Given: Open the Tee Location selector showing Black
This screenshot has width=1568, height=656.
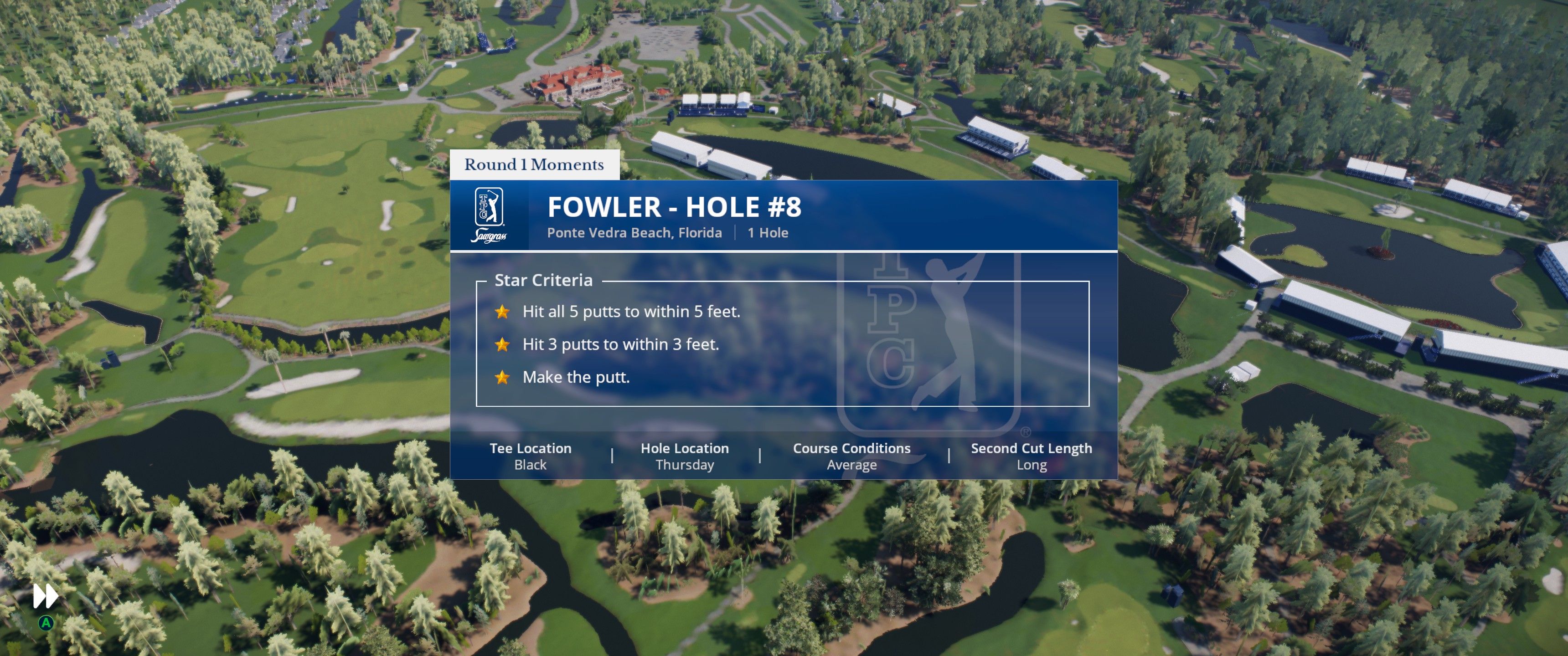Looking at the screenshot, I should click(530, 456).
